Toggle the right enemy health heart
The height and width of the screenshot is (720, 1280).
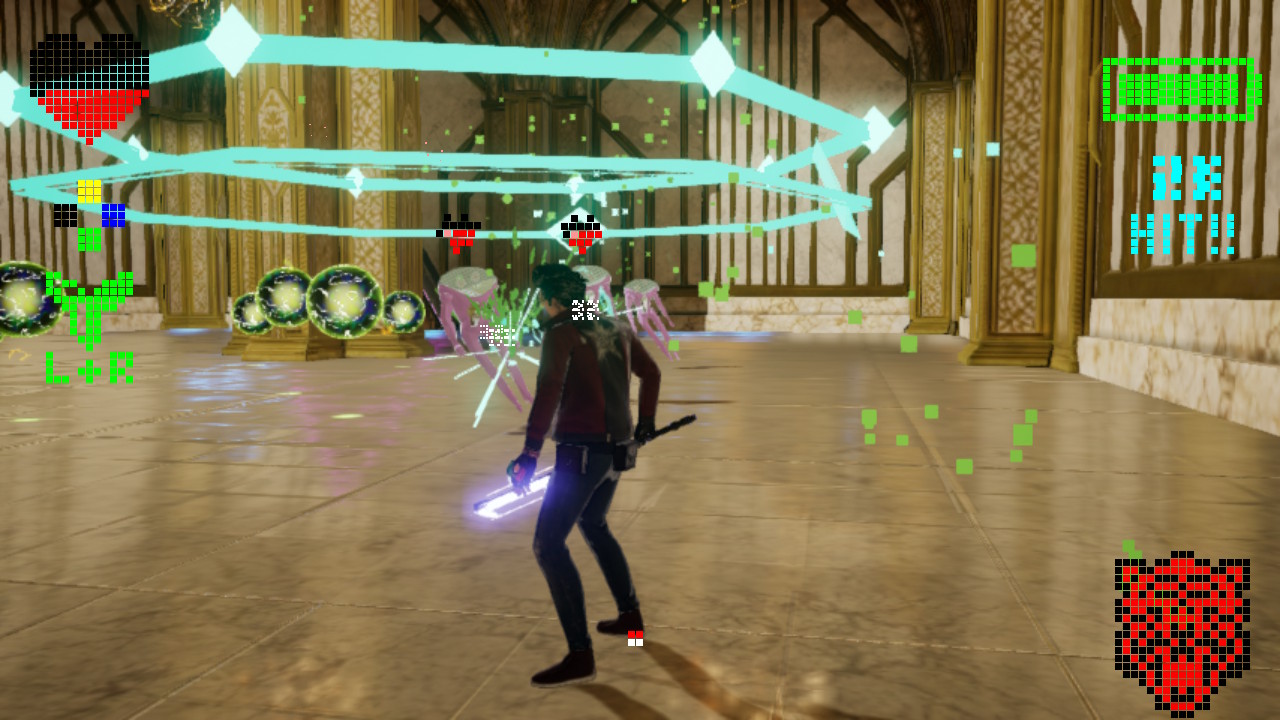pyautogui.click(x=583, y=232)
